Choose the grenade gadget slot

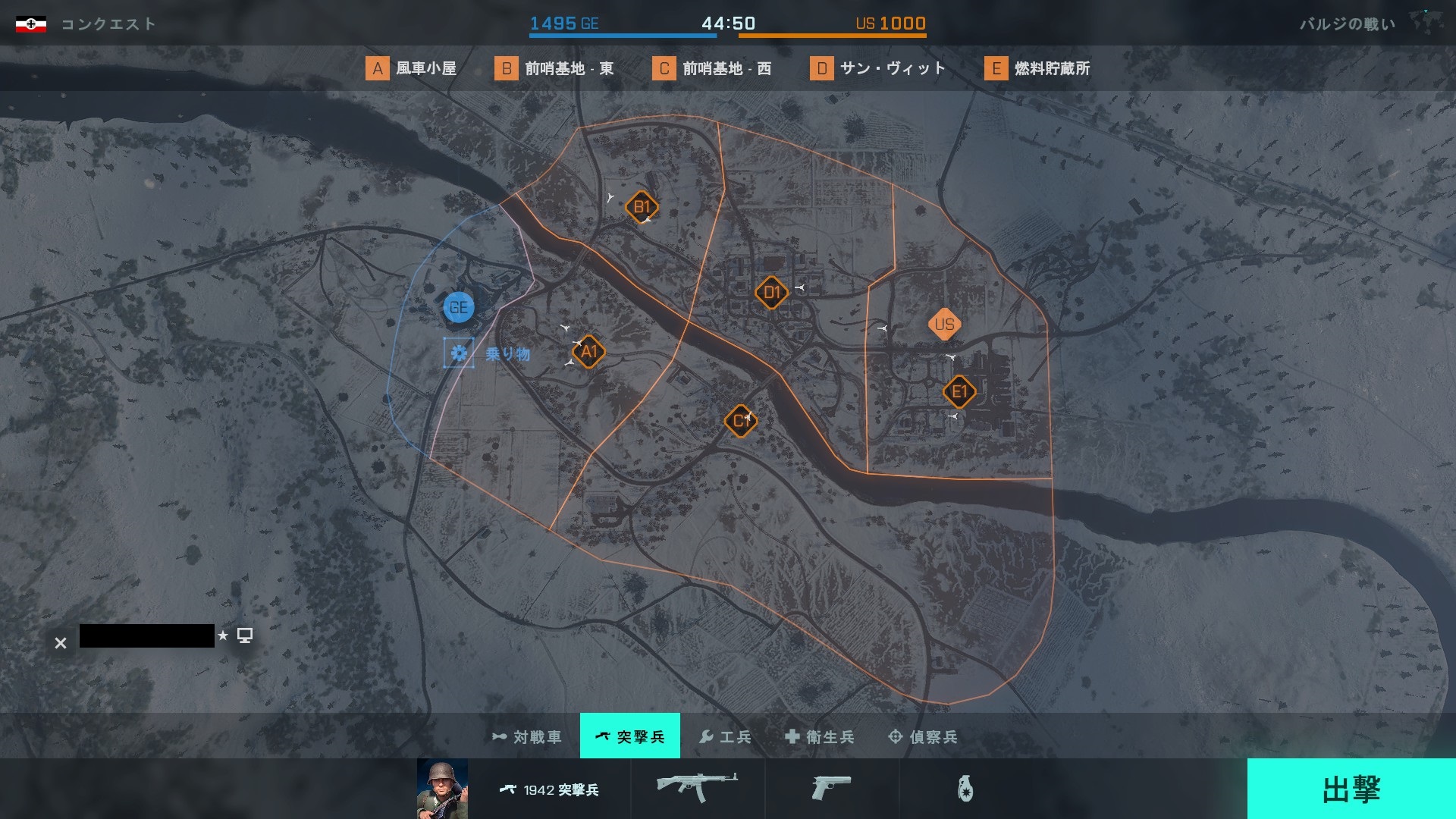pos(965,789)
